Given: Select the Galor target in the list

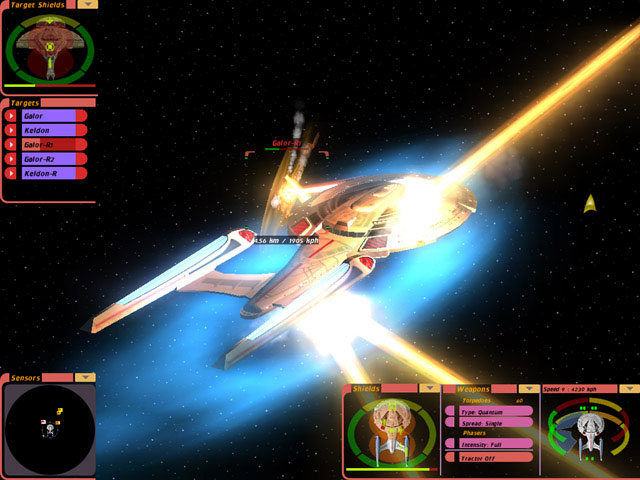Looking at the screenshot, I should (x=49, y=116).
